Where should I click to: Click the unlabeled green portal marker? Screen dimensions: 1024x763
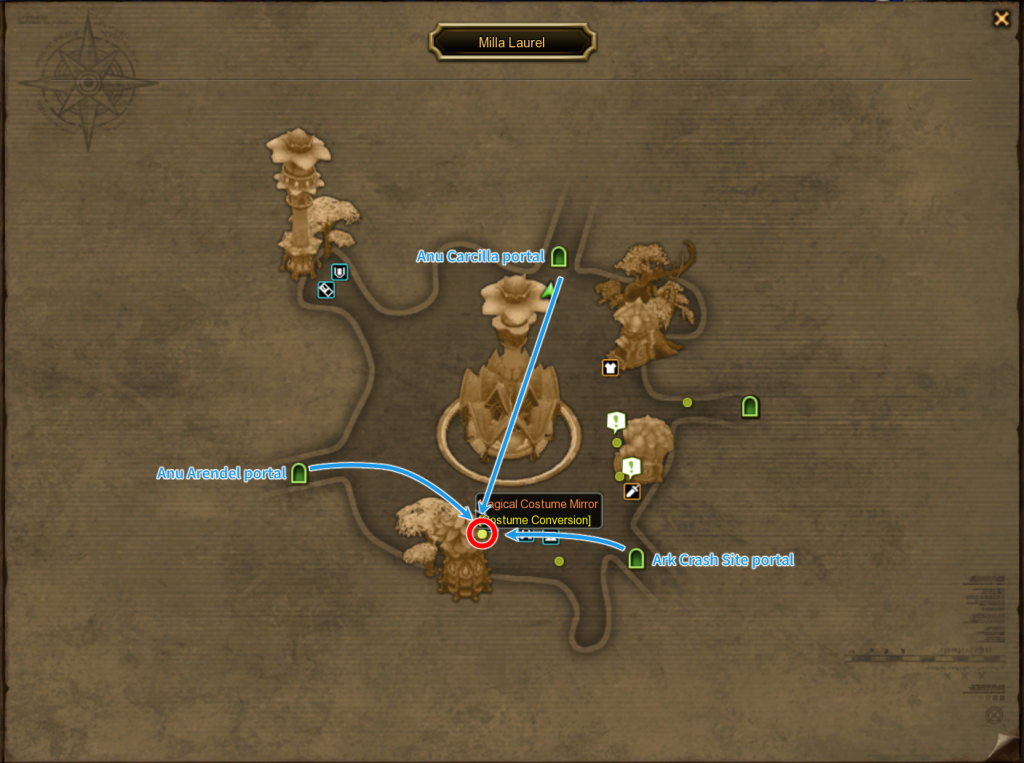coord(750,406)
